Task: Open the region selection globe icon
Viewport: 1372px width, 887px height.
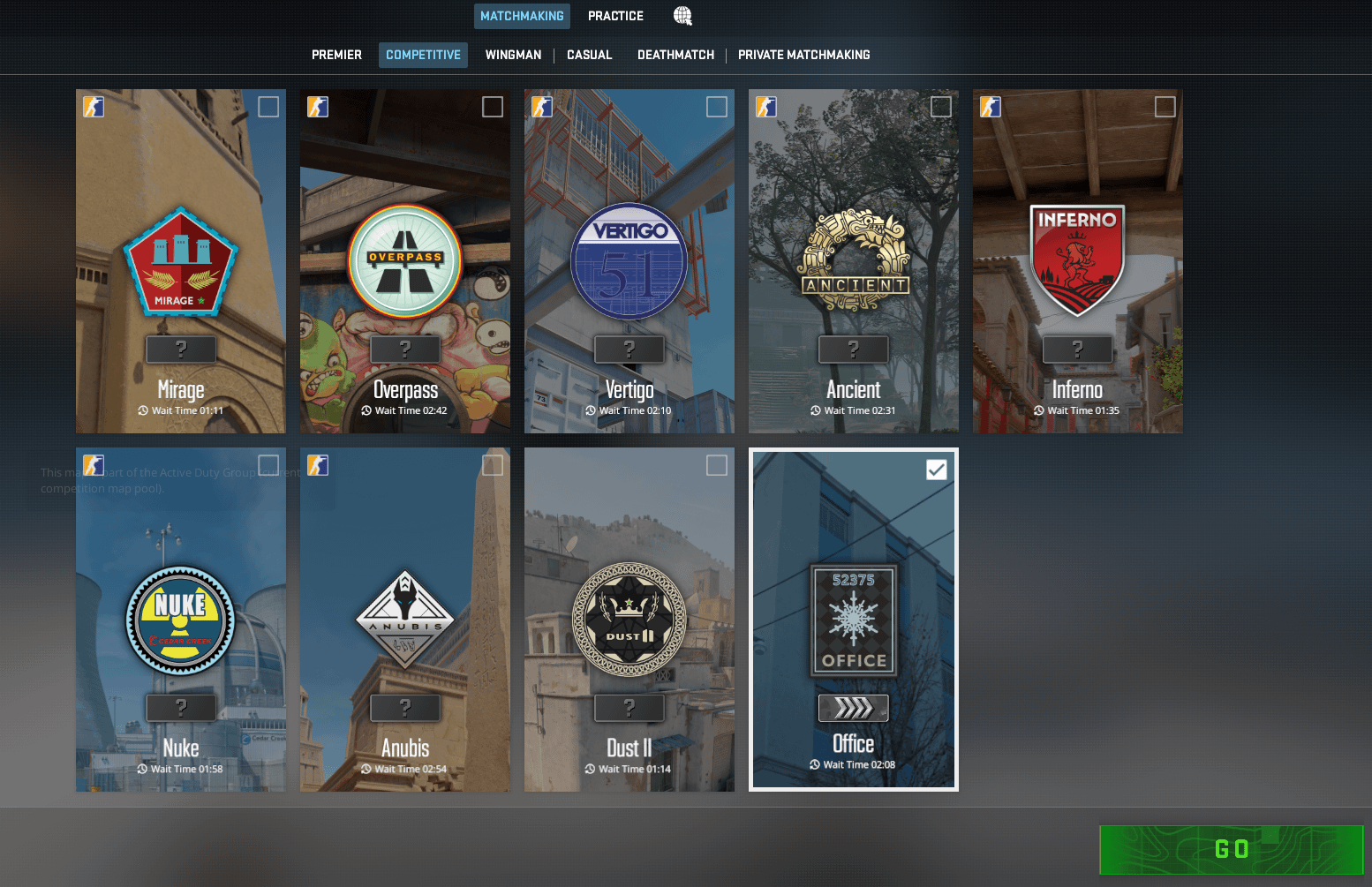Action: tap(682, 15)
